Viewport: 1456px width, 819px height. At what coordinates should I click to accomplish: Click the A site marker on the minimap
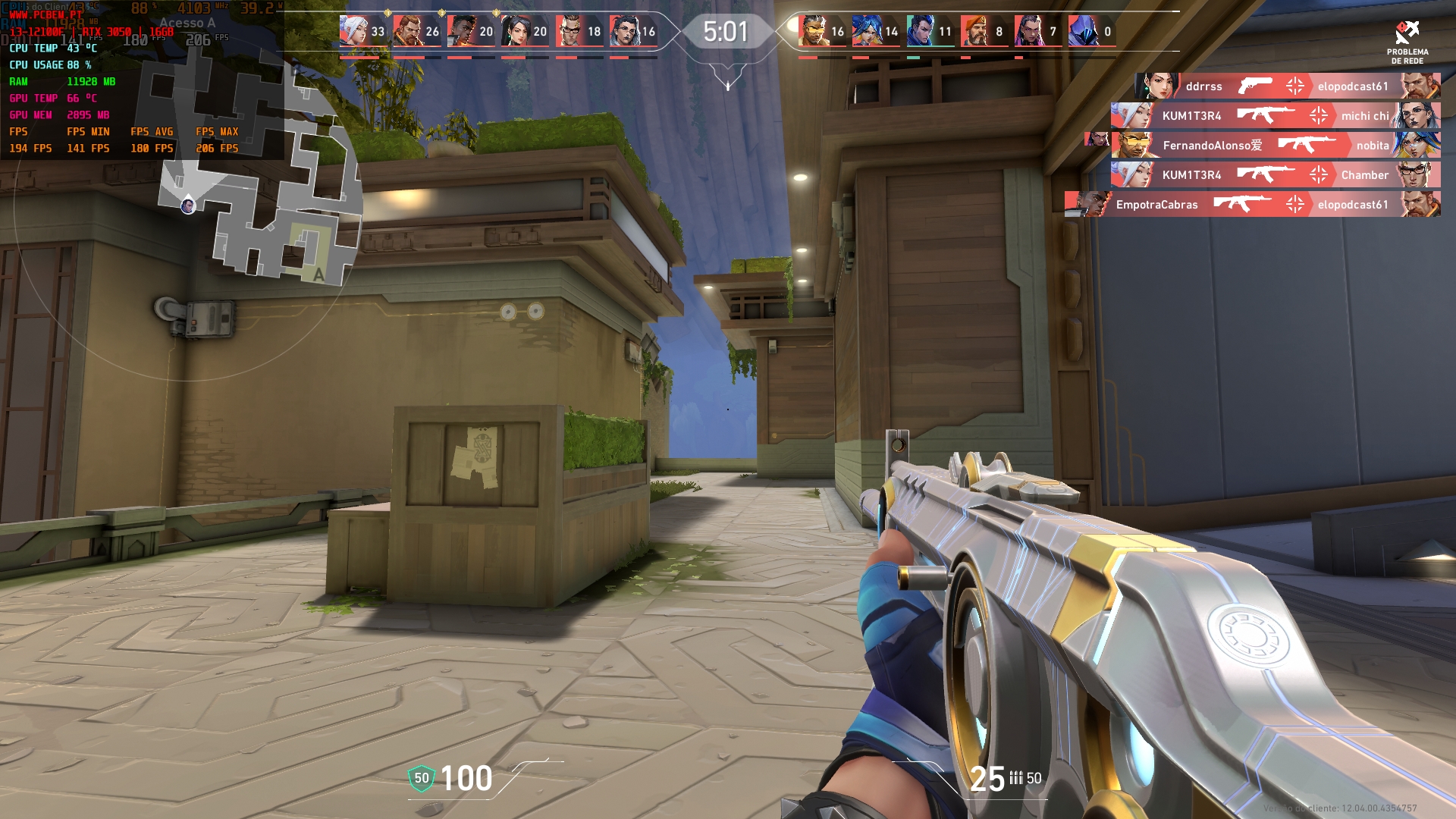318,275
